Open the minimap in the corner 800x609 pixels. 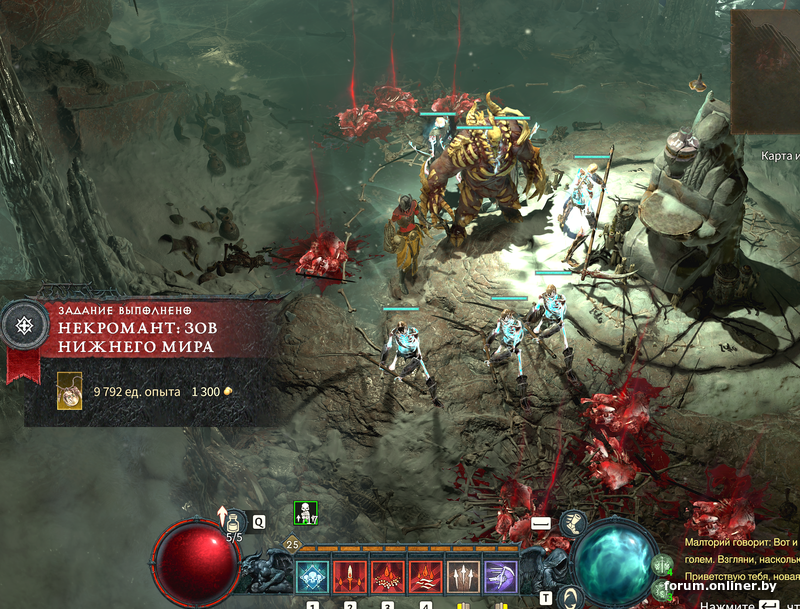(x=766, y=72)
